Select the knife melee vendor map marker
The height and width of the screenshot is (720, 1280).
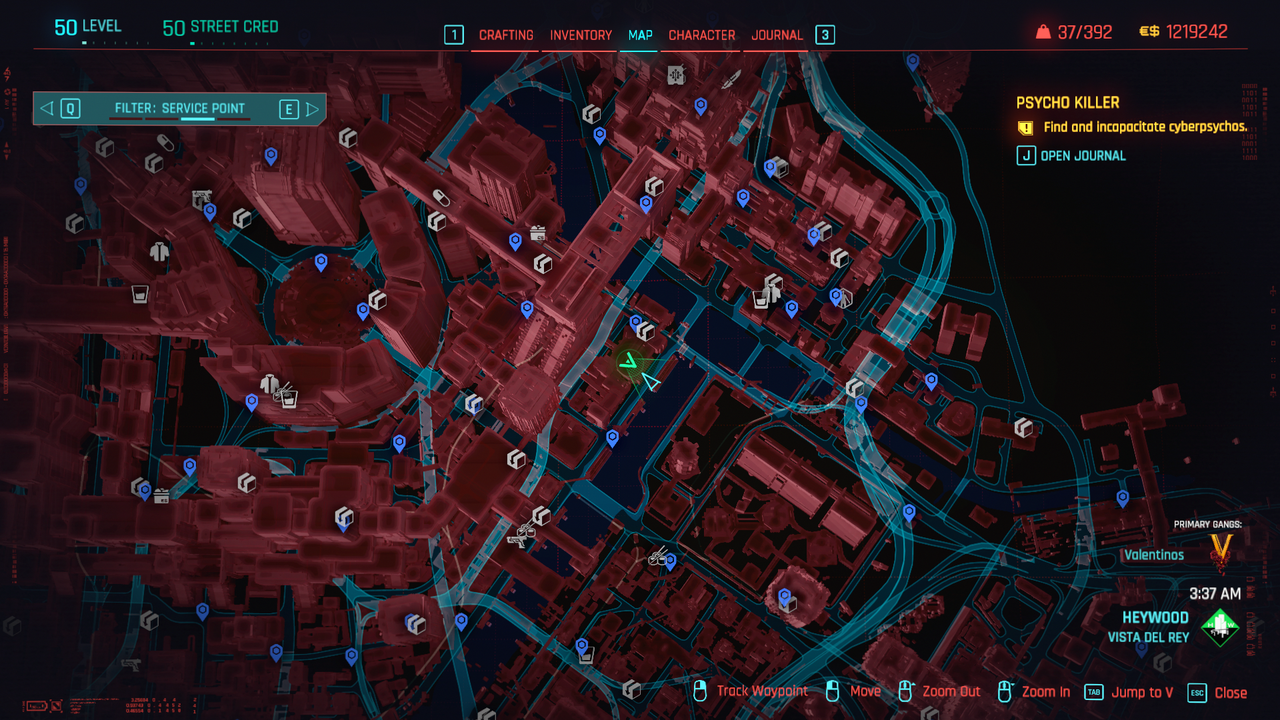click(731, 79)
